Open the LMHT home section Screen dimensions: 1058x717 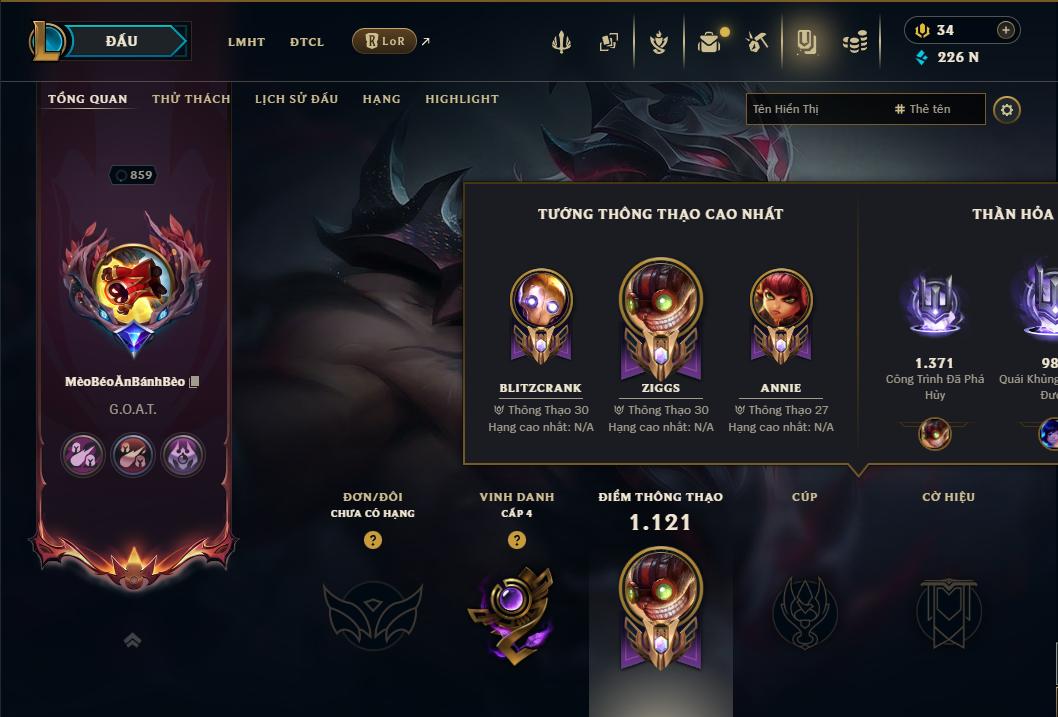(246, 42)
